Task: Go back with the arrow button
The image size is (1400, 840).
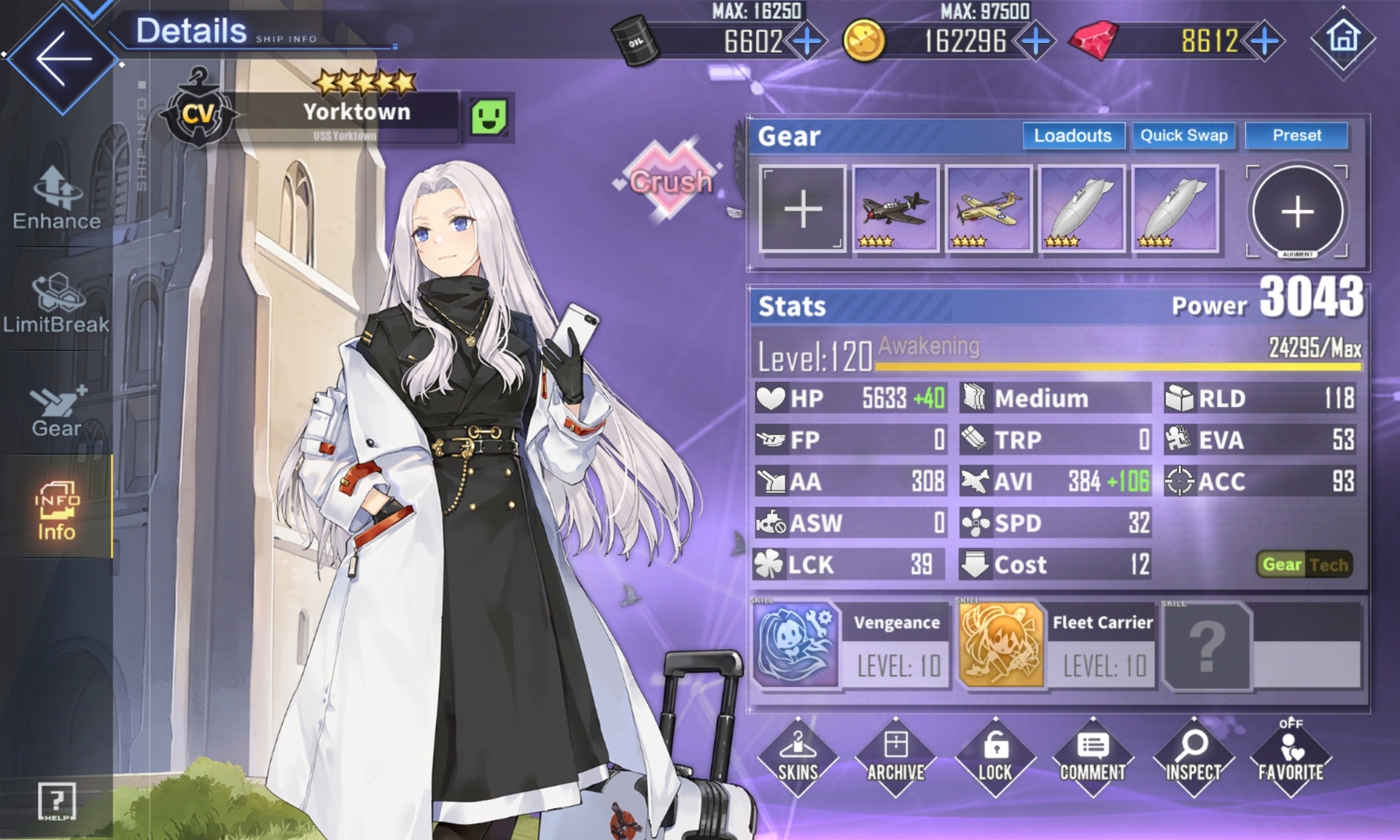Action: (x=63, y=58)
